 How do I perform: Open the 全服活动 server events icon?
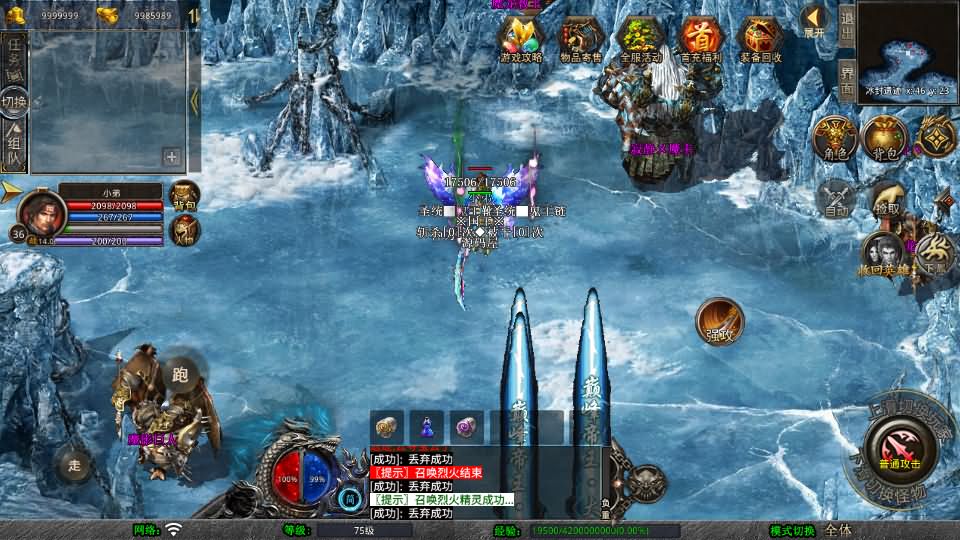point(641,39)
